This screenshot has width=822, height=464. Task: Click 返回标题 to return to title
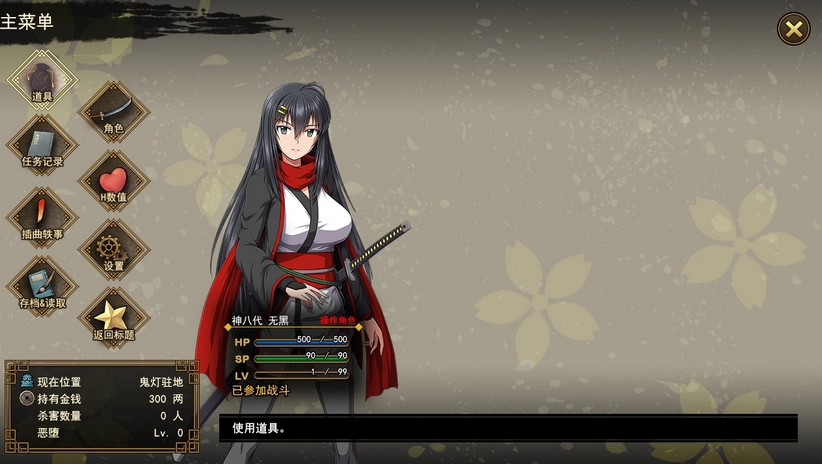click(113, 319)
